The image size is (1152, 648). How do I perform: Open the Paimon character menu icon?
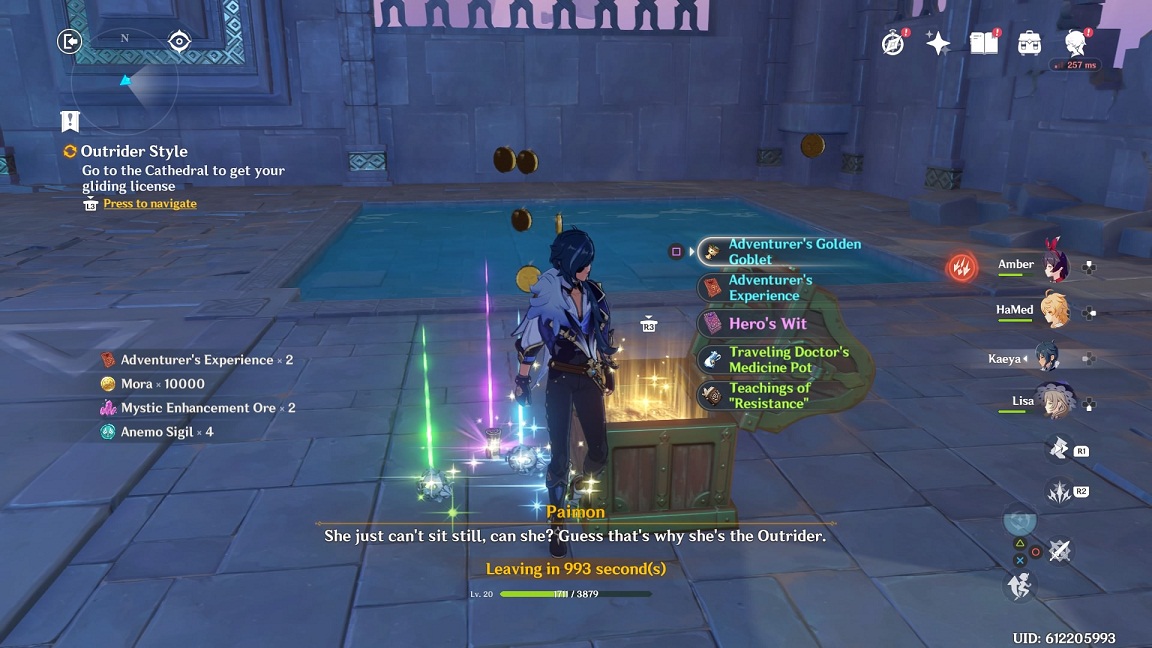click(x=1076, y=42)
